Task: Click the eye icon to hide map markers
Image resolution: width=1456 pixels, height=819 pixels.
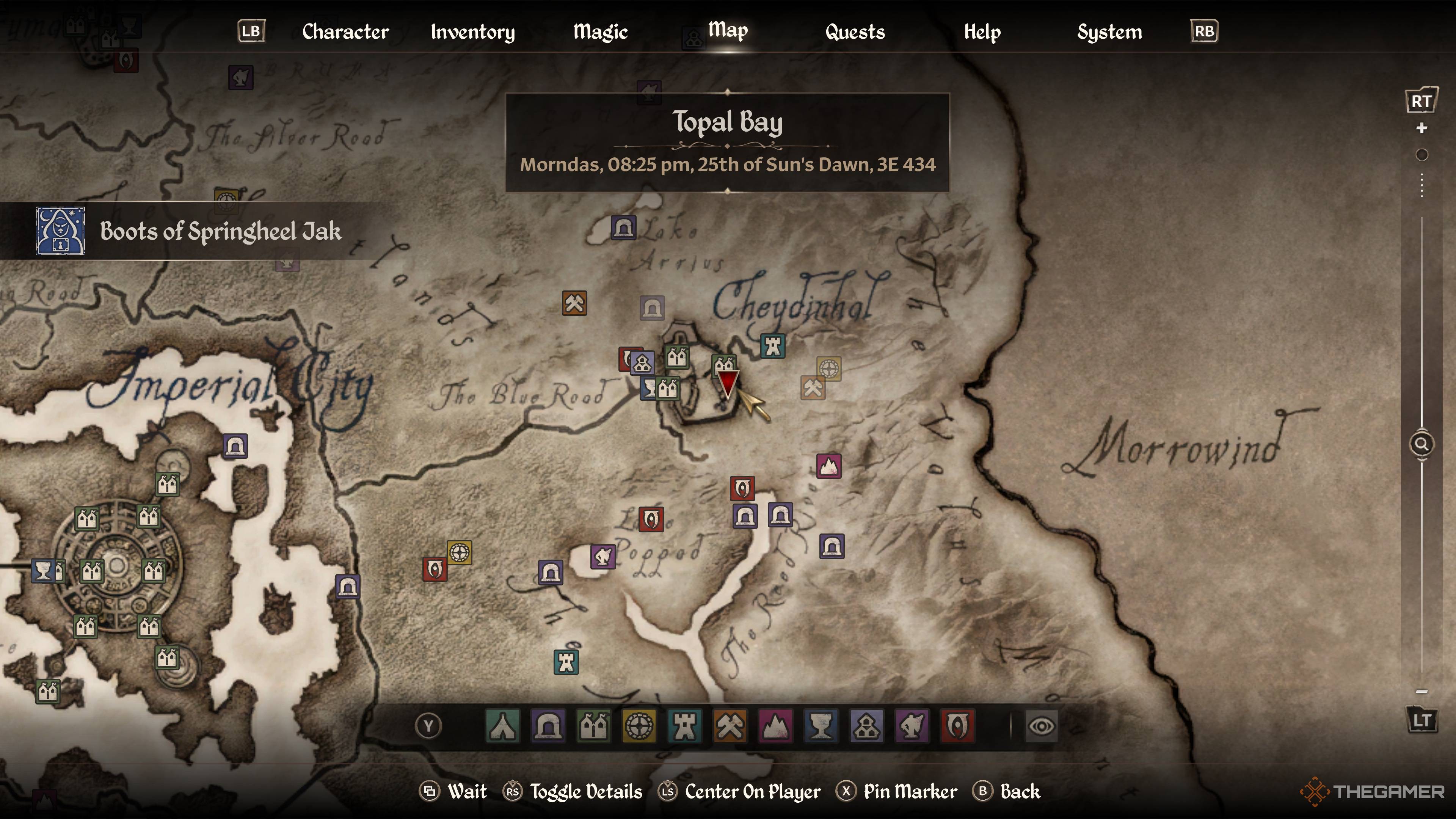Action: 1041,726
